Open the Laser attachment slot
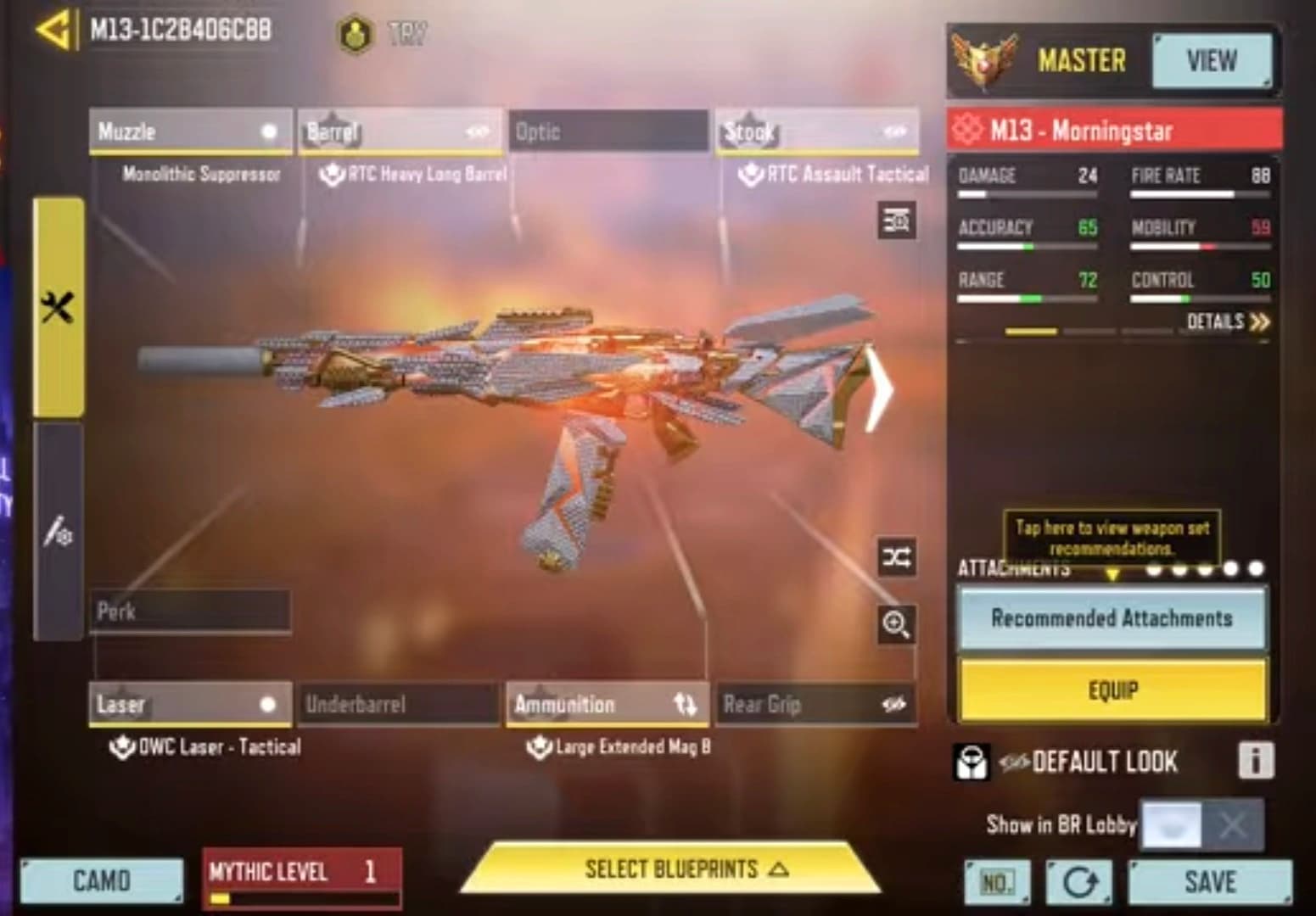This screenshot has height=916, width=1316. point(190,704)
